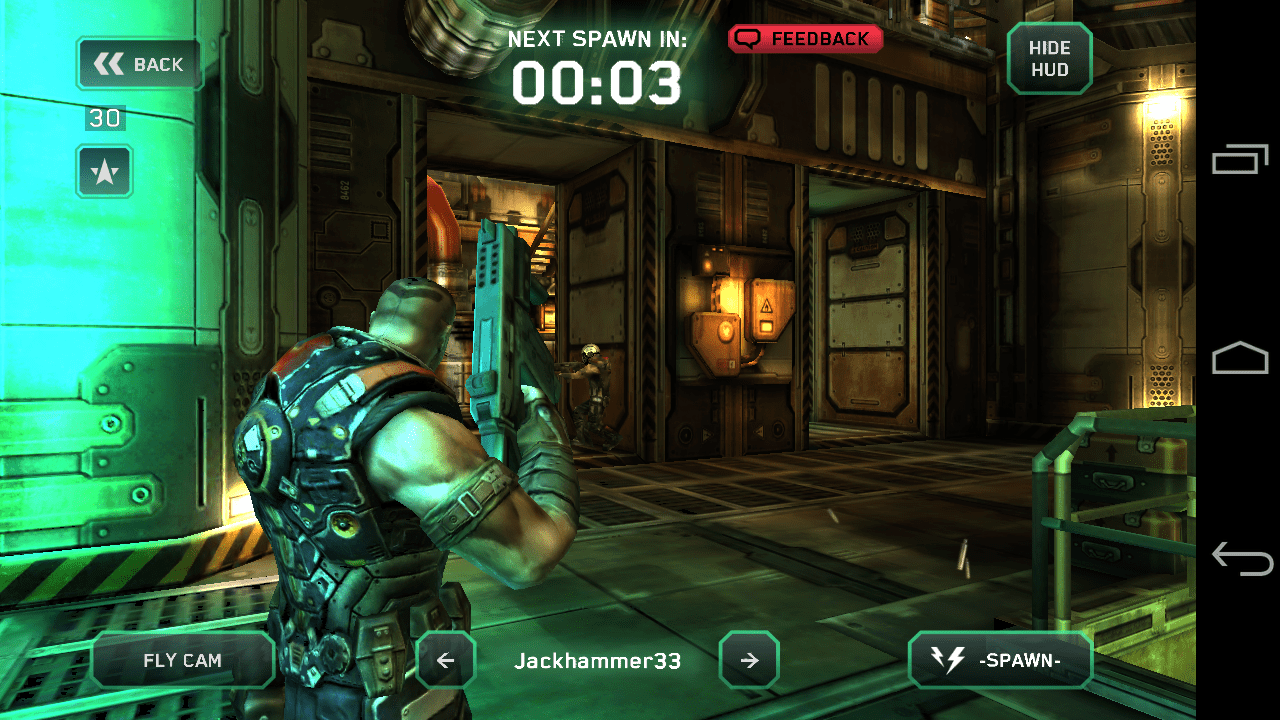This screenshot has width=1280, height=720.
Task: View the next player with right arrow
Action: (x=749, y=660)
